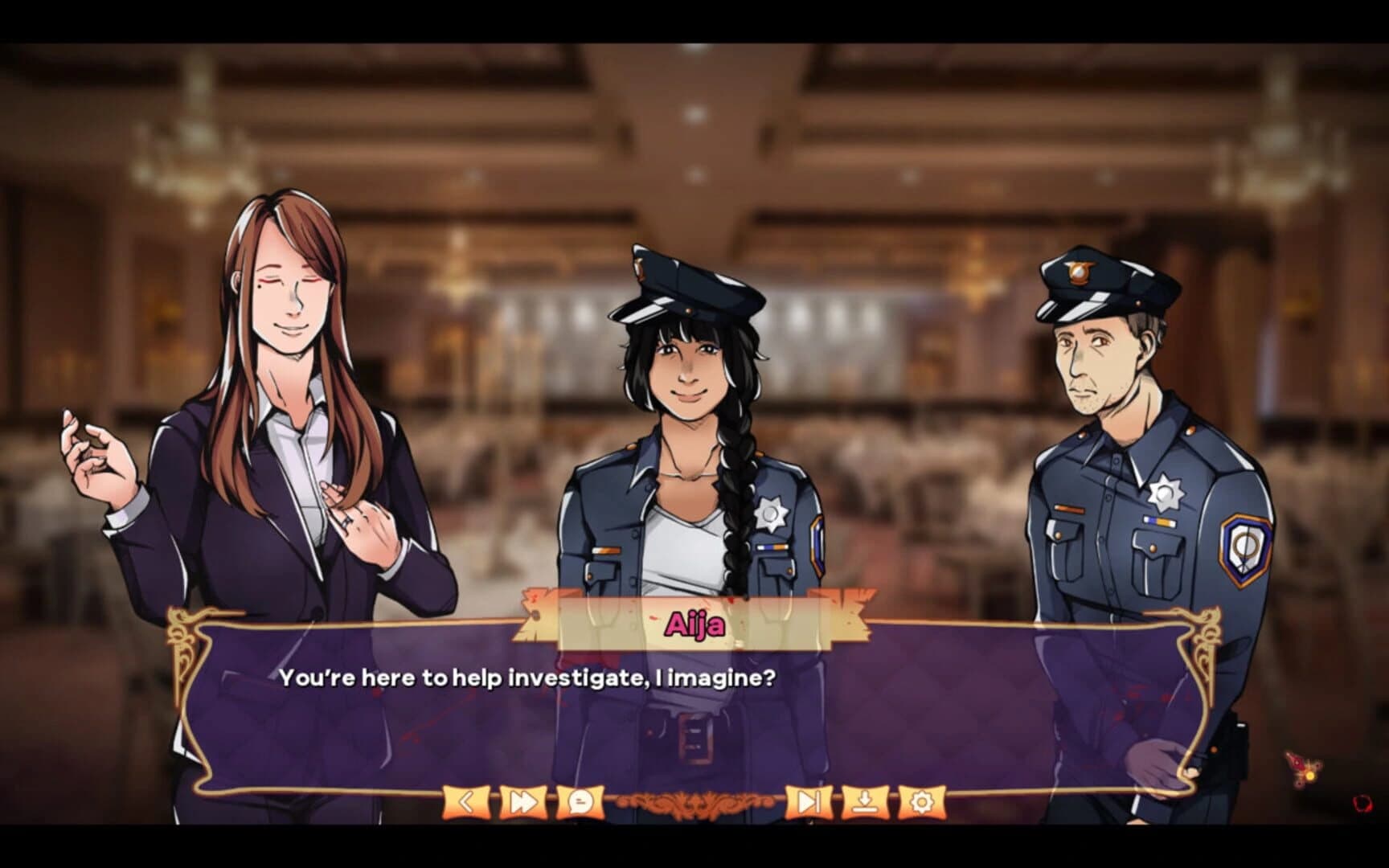Viewport: 1389px width, 868px height.
Task: Open the save game menu
Action: click(866, 800)
